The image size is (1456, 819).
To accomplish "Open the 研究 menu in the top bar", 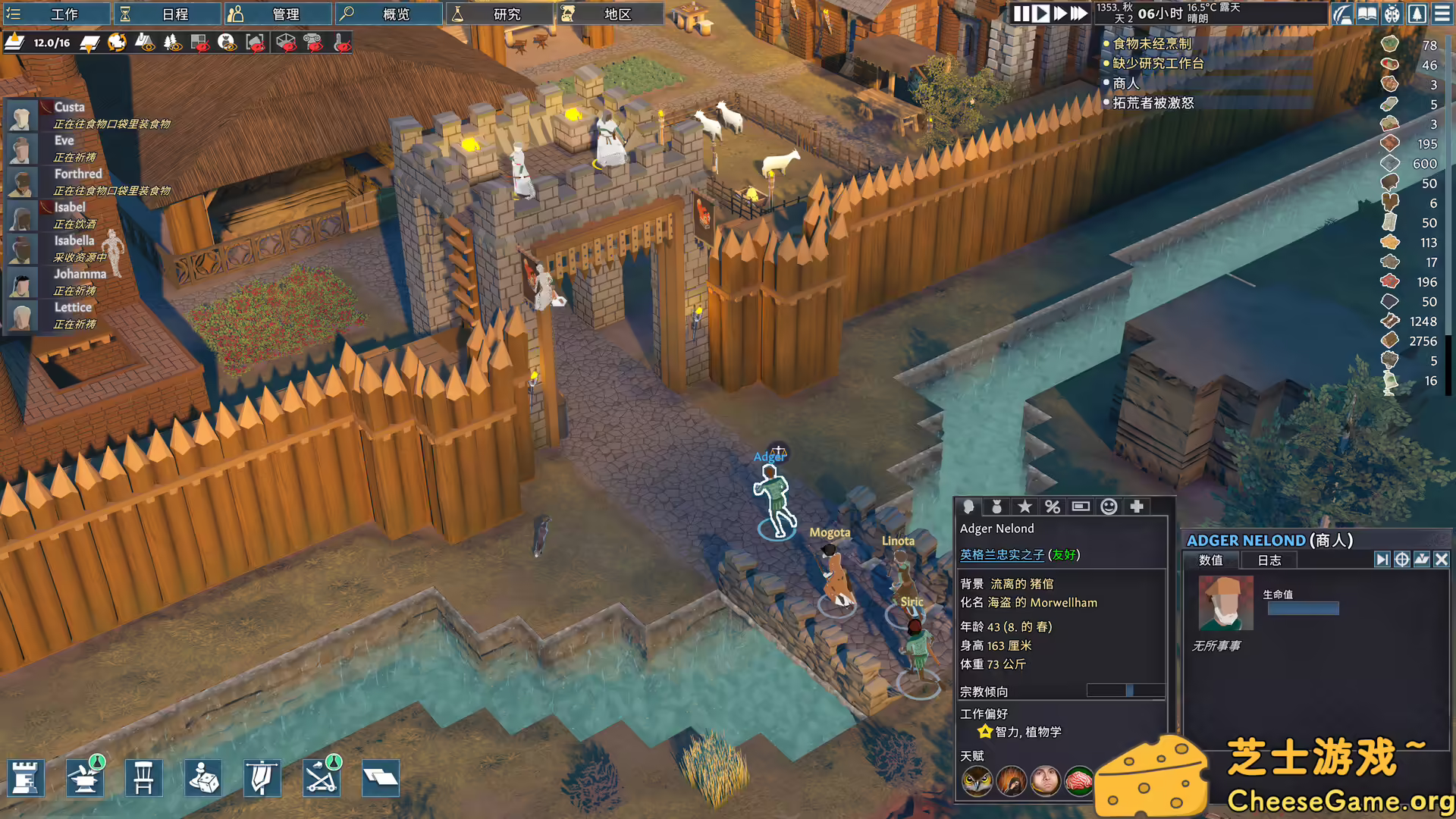I will (x=498, y=13).
